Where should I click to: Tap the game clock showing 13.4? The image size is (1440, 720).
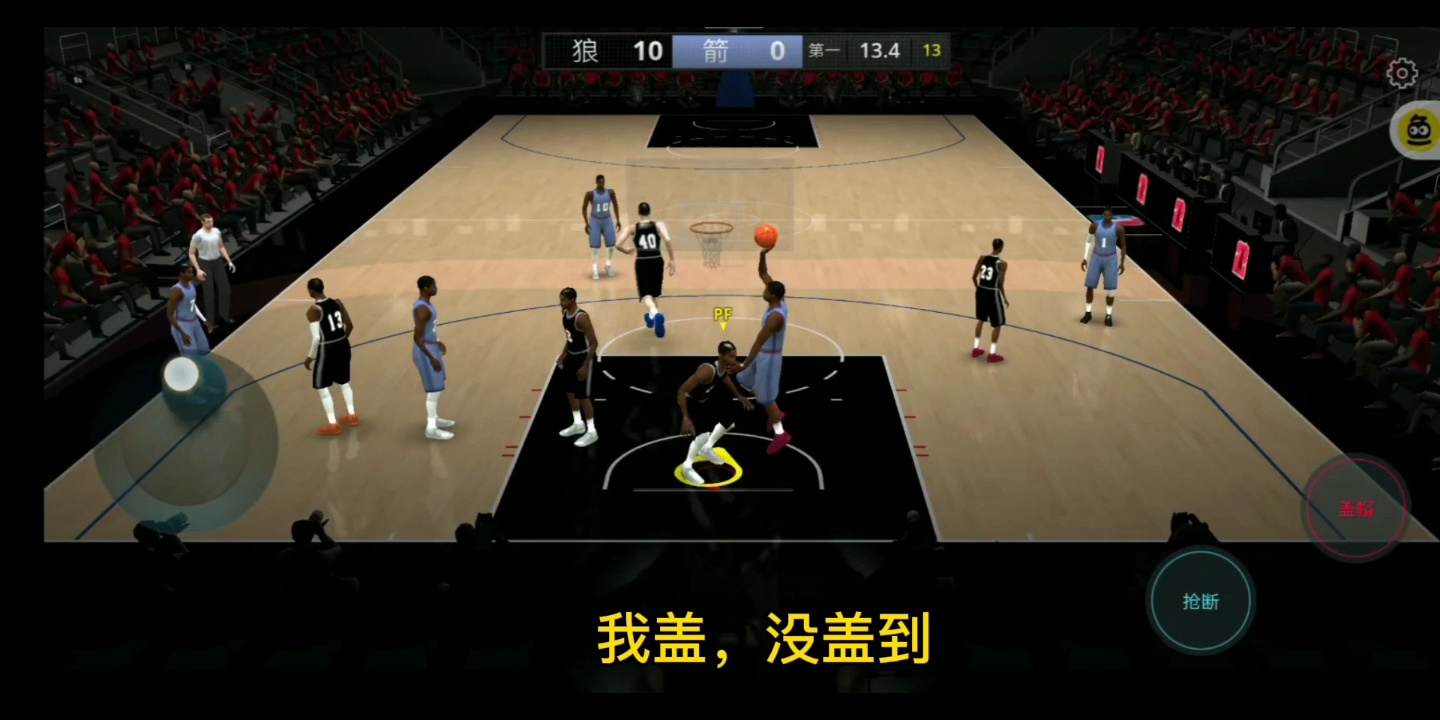tap(880, 50)
